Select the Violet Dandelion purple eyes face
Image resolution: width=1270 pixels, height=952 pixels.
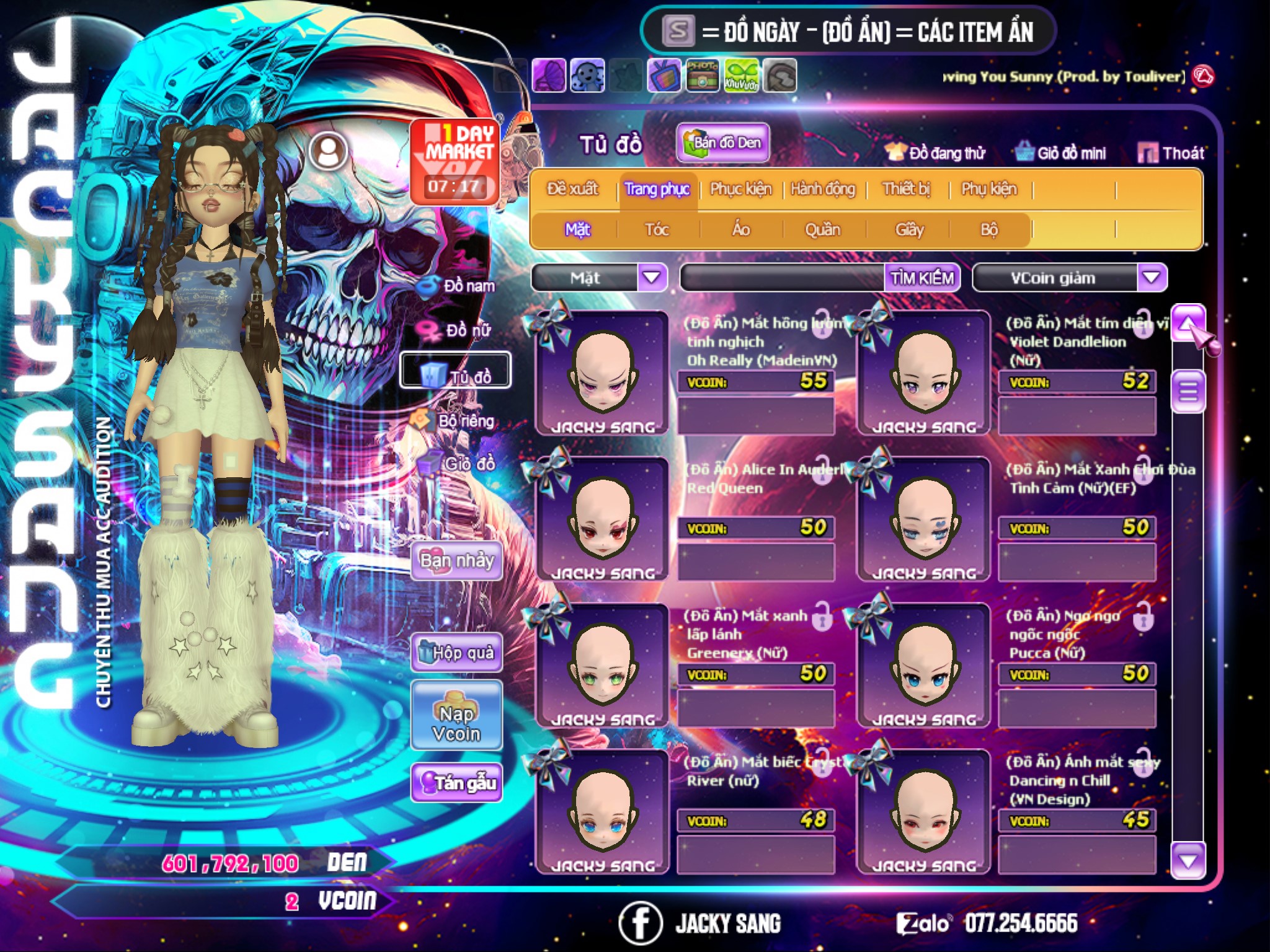923,372
